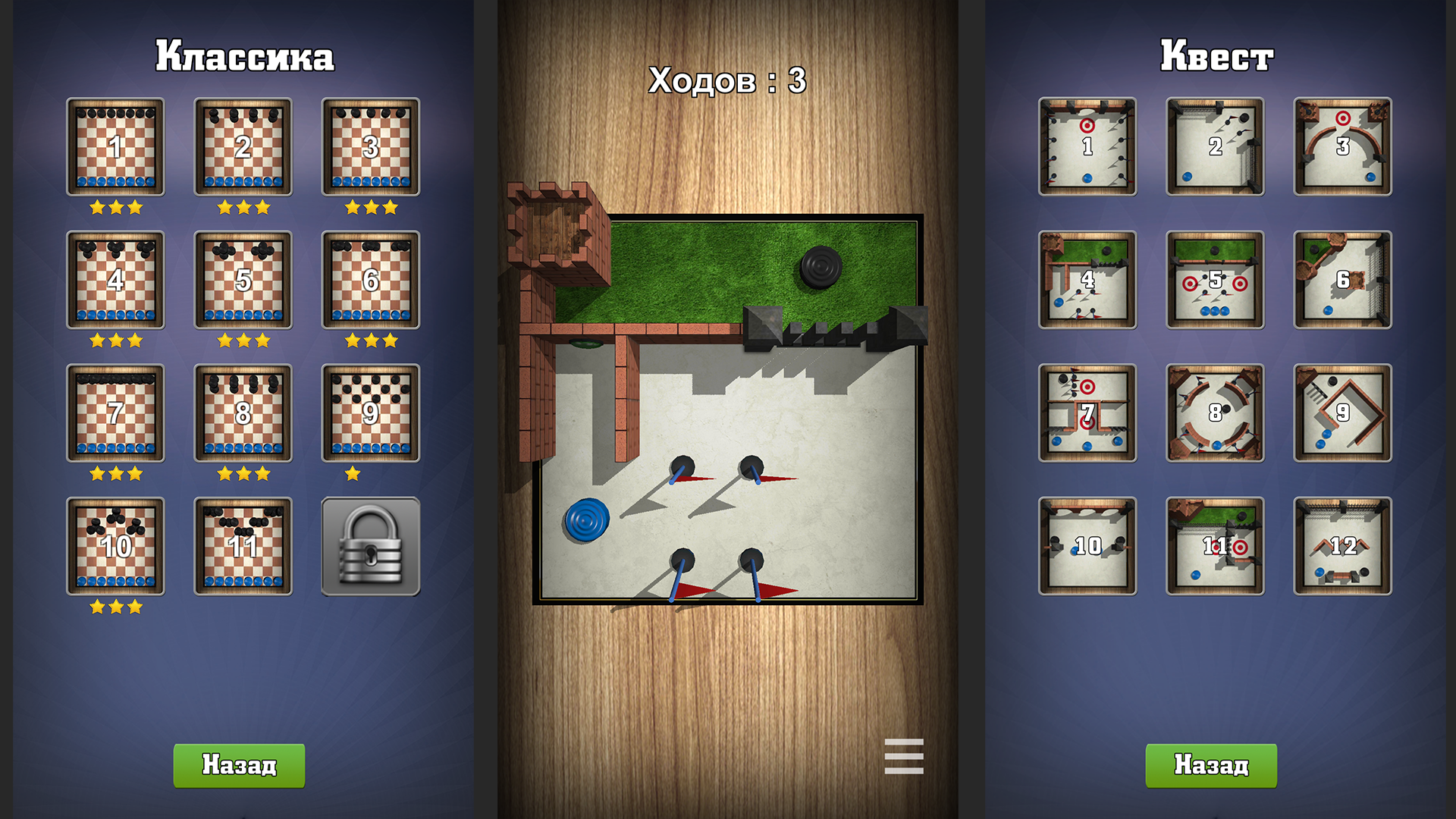Select the blue puck on the board
The image size is (1456, 819).
pos(585,520)
